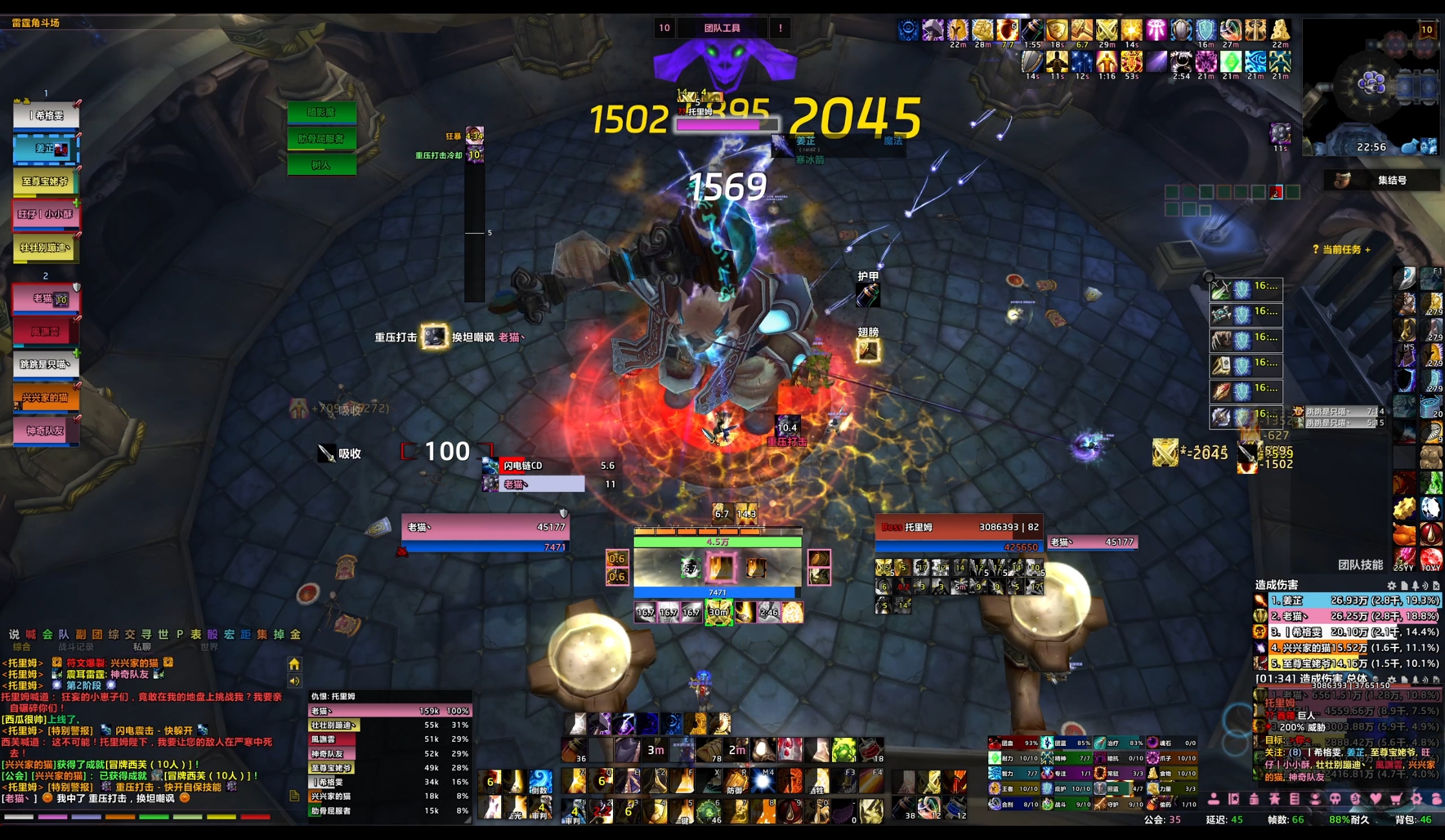Open the pink skull micro menu icon
Screen dimensions: 1445x840
click(x=1335, y=799)
